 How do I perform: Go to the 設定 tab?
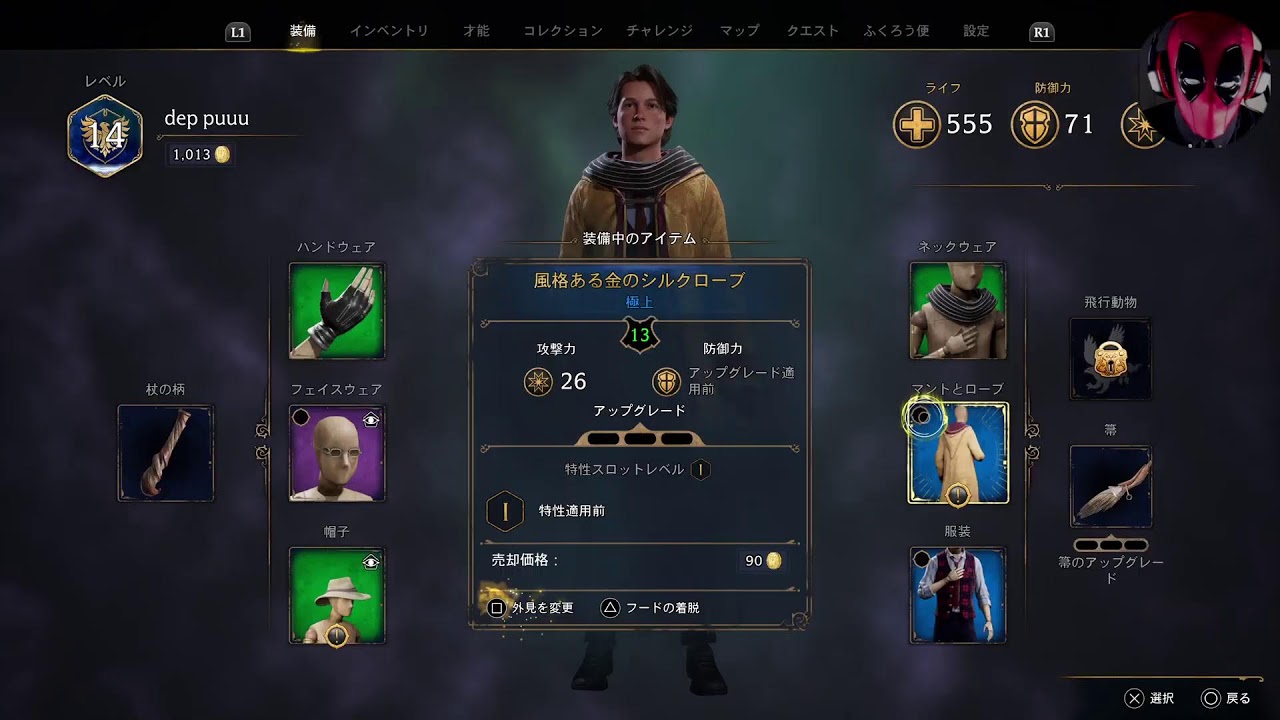click(976, 31)
